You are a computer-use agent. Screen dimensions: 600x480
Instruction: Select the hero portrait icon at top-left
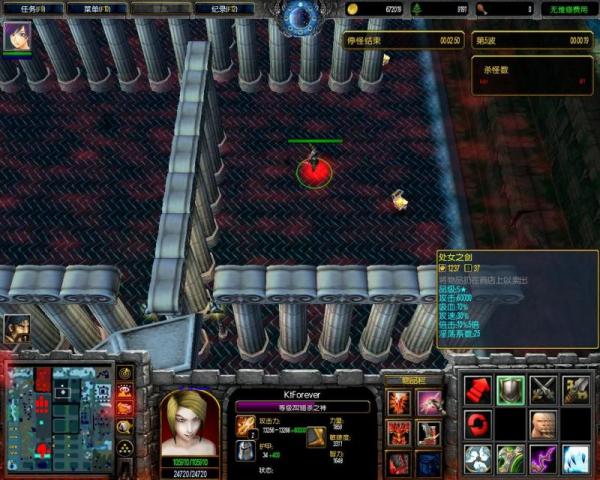(17, 37)
